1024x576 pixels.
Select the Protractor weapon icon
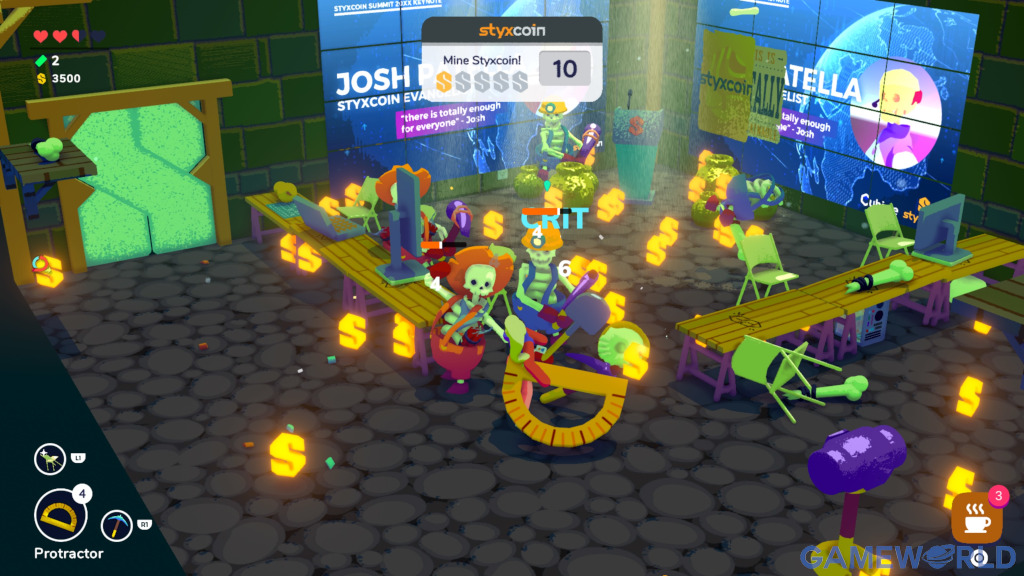60,515
